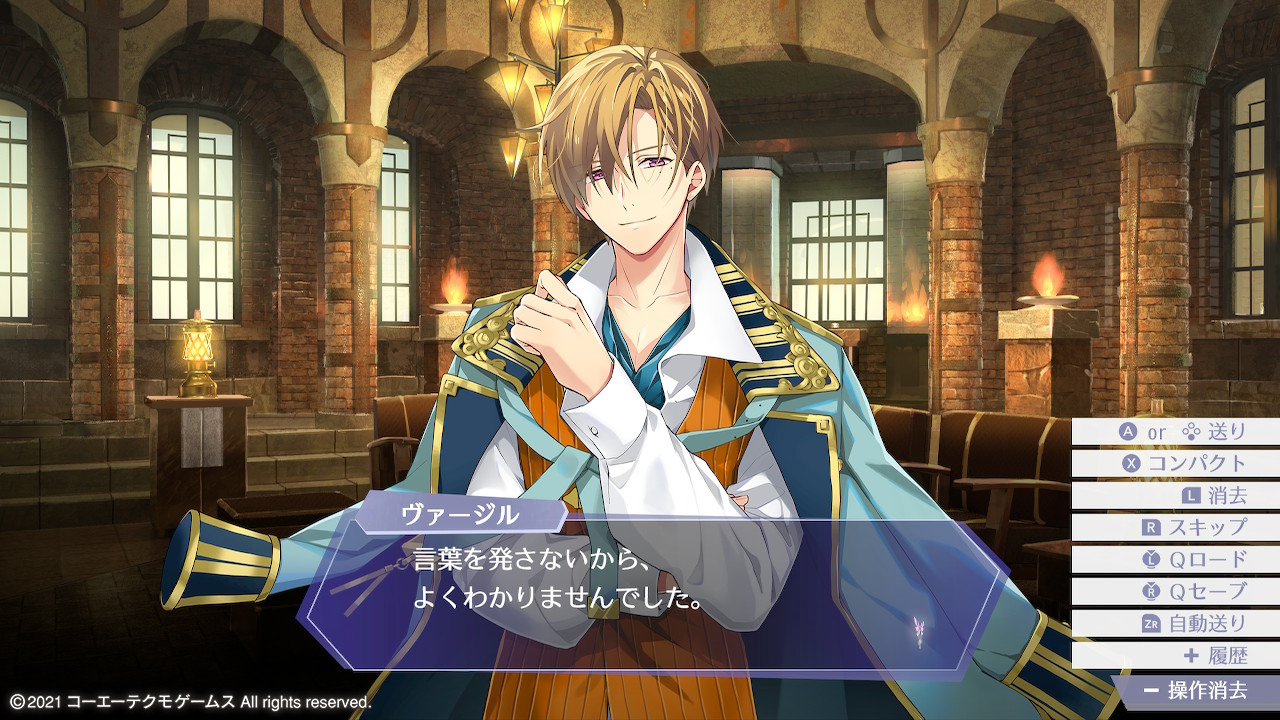Image resolution: width=1280 pixels, height=720 pixels.
Task: Advance the dialogue in Virgil's text box
Action: pos(650,590)
